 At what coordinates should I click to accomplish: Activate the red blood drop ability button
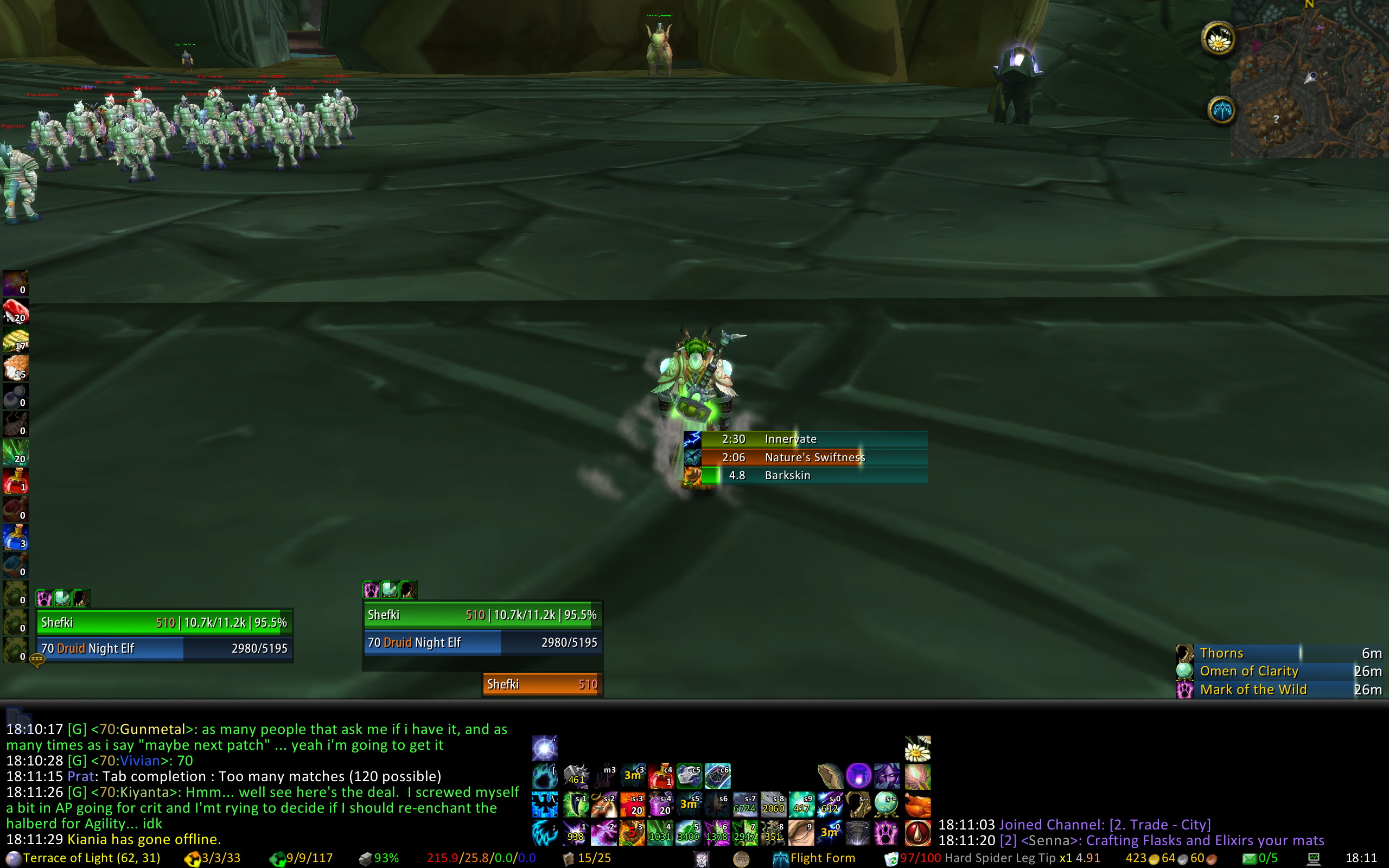tap(917, 833)
